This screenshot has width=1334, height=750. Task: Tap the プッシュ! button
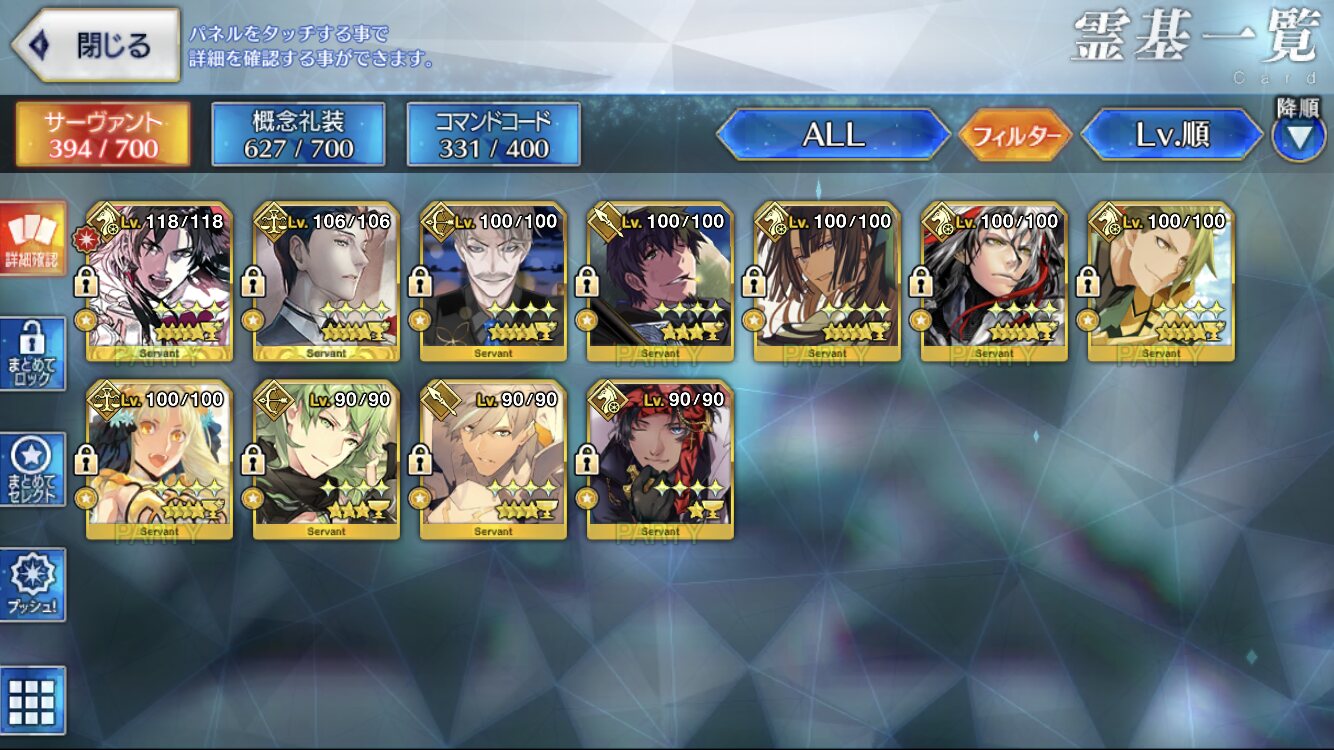point(34,584)
